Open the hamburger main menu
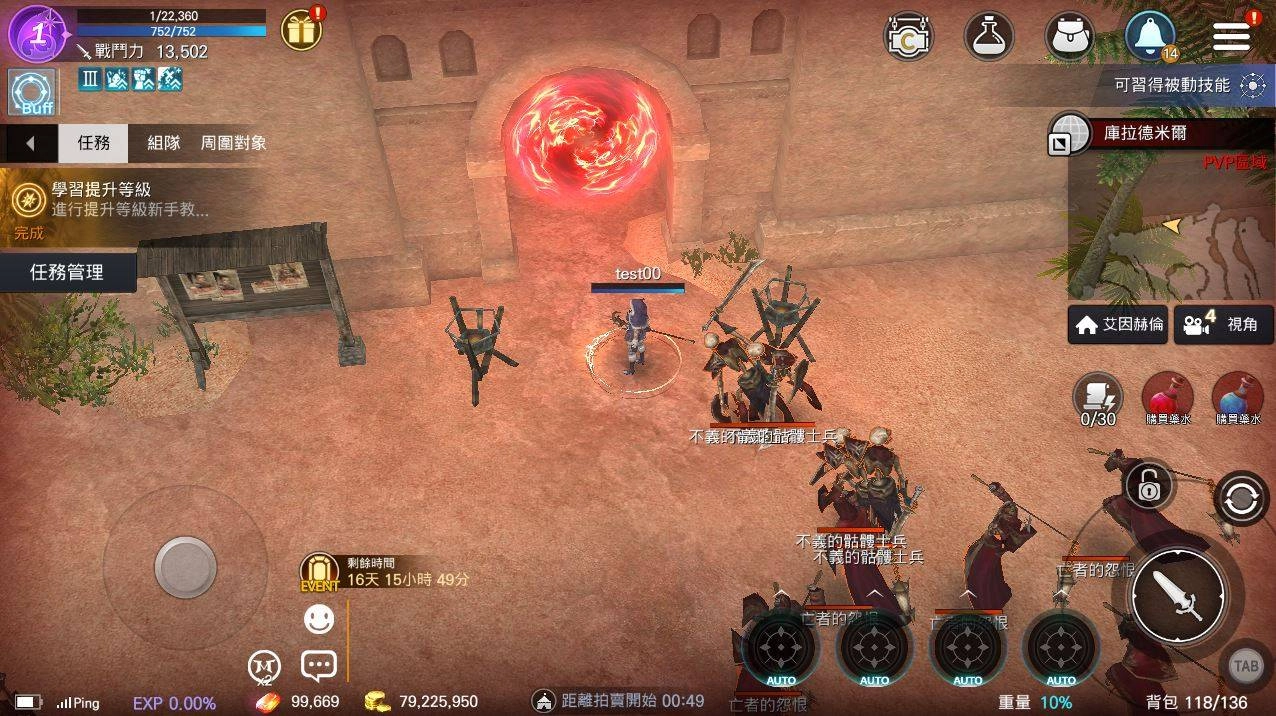Image resolution: width=1276 pixels, height=716 pixels. point(1232,36)
